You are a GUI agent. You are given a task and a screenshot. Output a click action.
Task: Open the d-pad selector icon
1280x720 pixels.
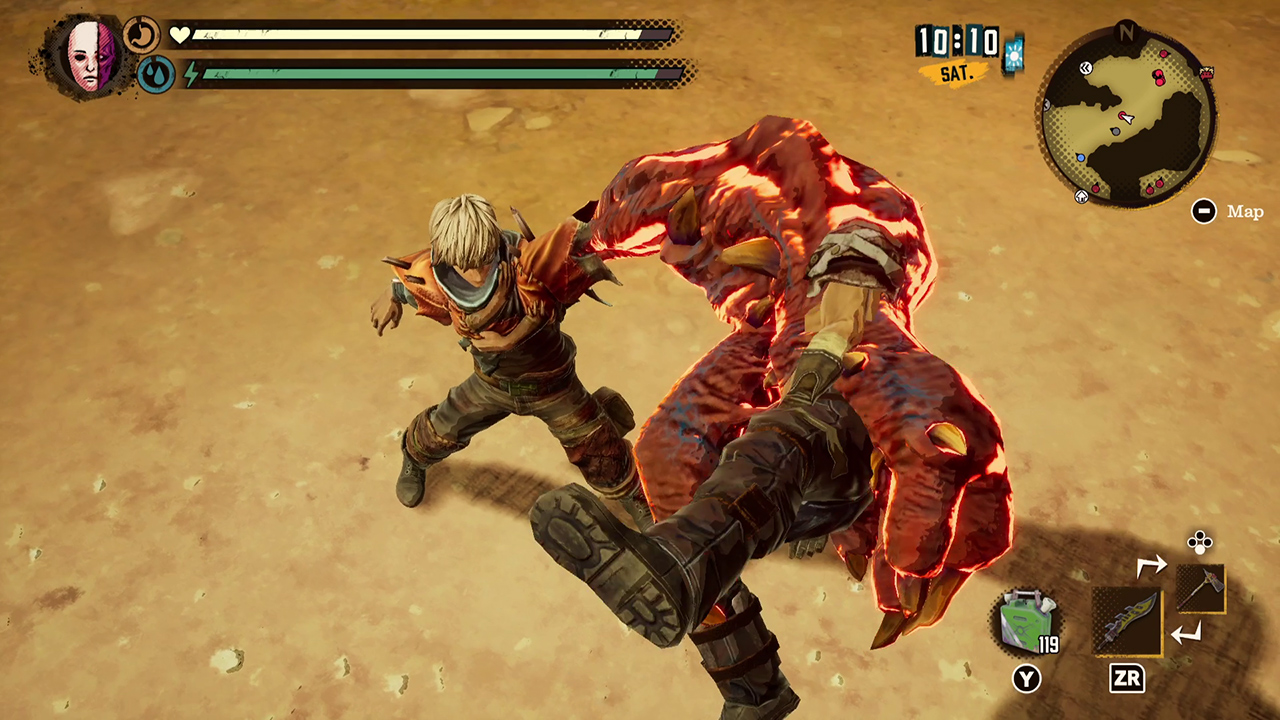point(1199,542)
